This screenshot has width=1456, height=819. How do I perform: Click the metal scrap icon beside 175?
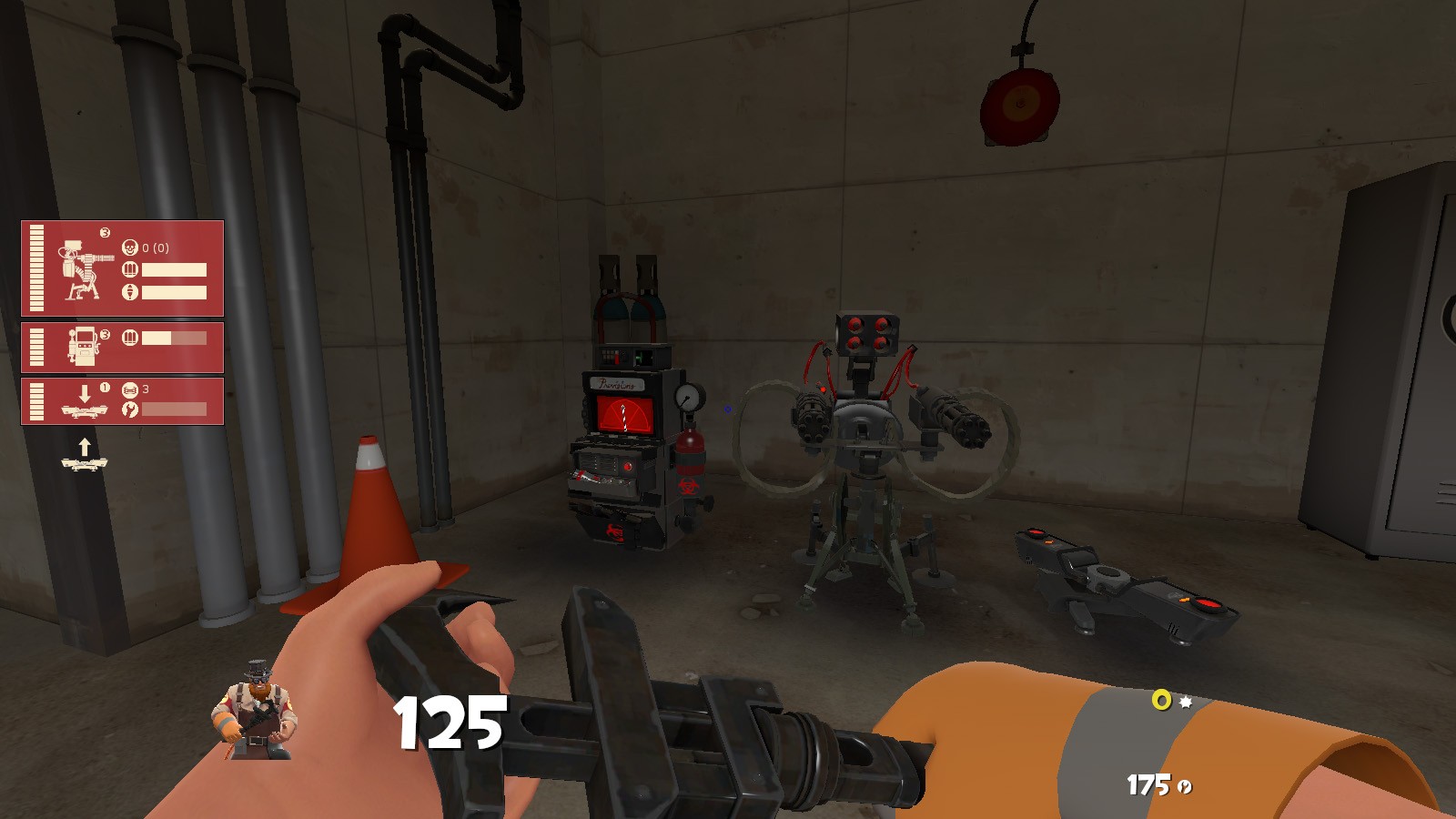tap(1184, 786)
